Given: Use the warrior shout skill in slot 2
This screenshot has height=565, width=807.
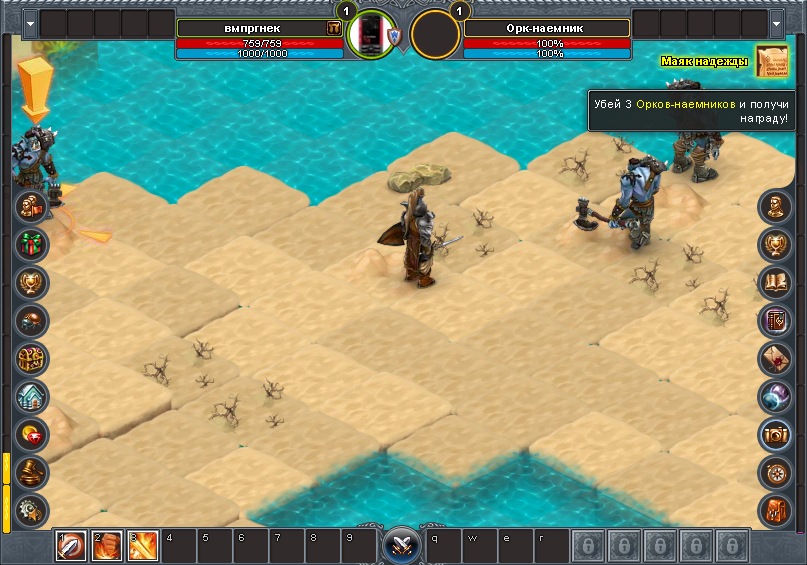Looking at the screenshot, I should coord(107,545).
